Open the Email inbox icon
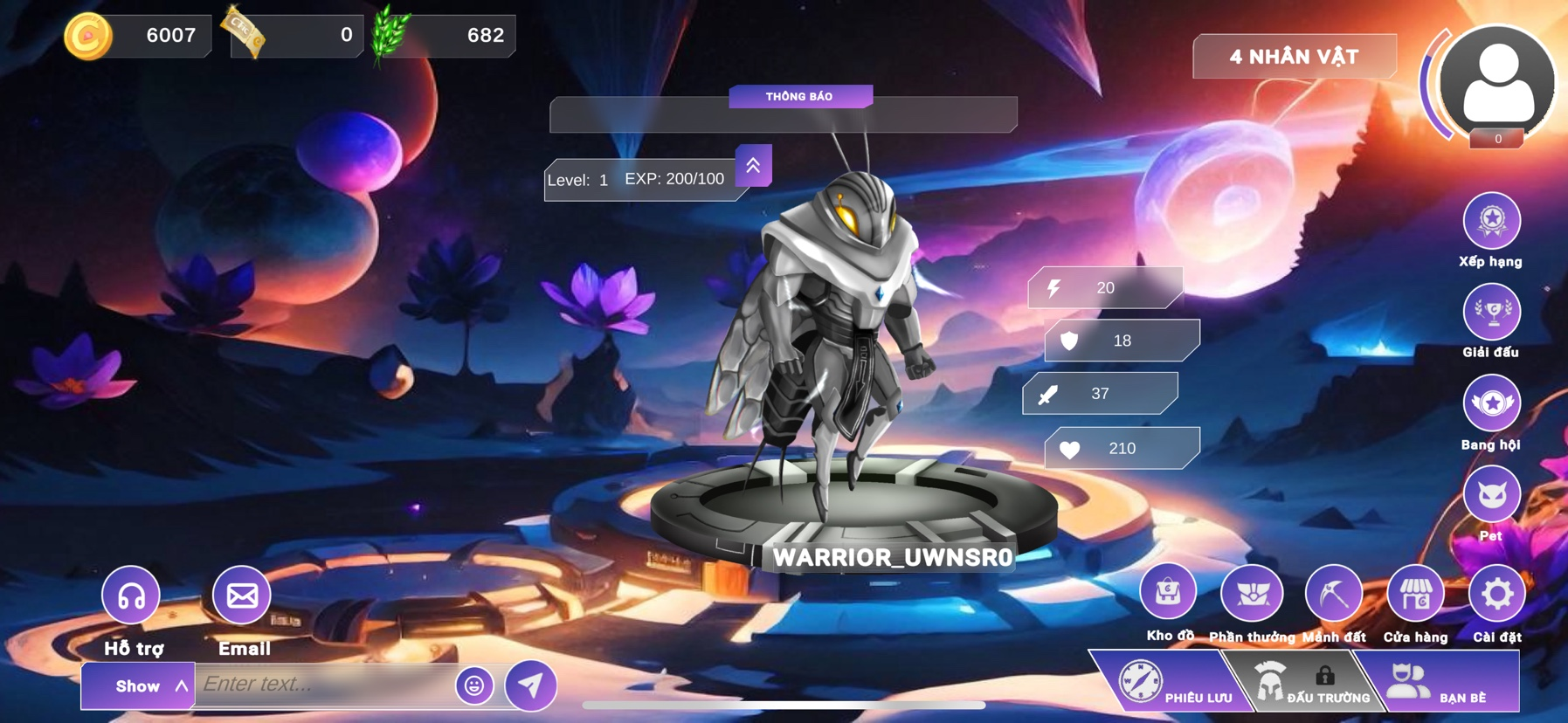This screenshot has height=723, width=1568. pos(242,596)
